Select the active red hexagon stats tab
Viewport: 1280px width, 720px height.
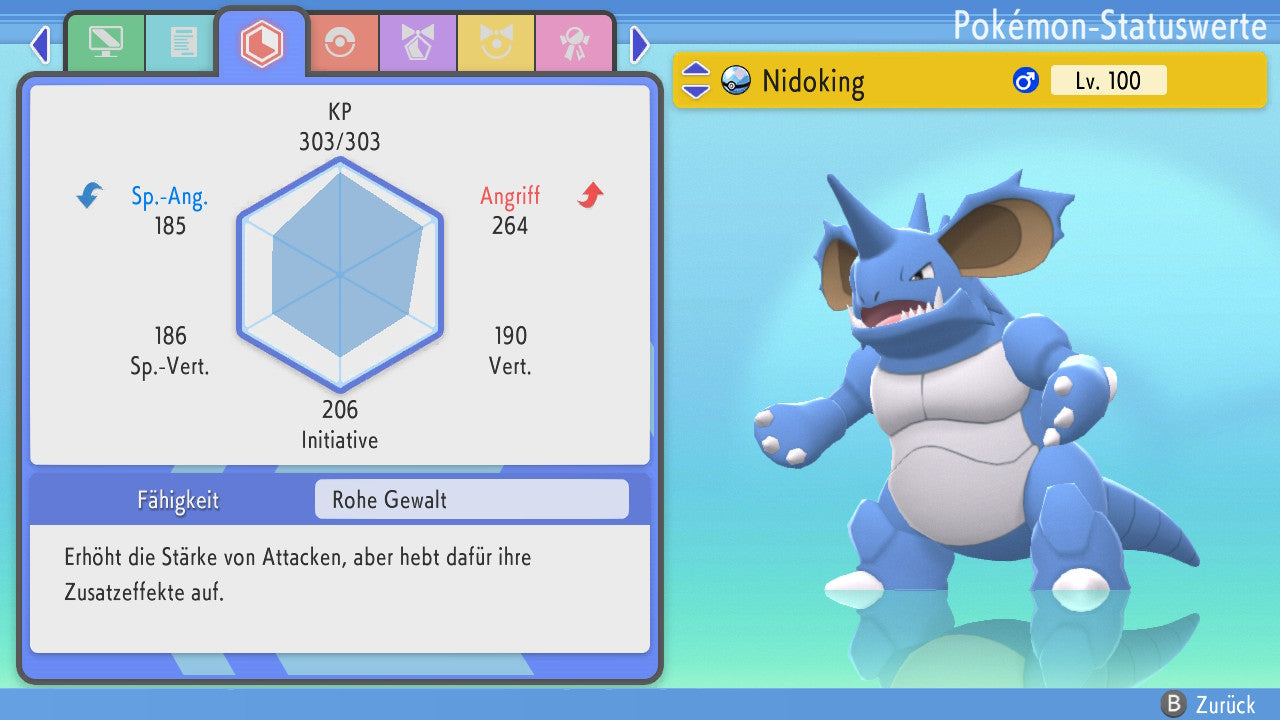[262, 43]
